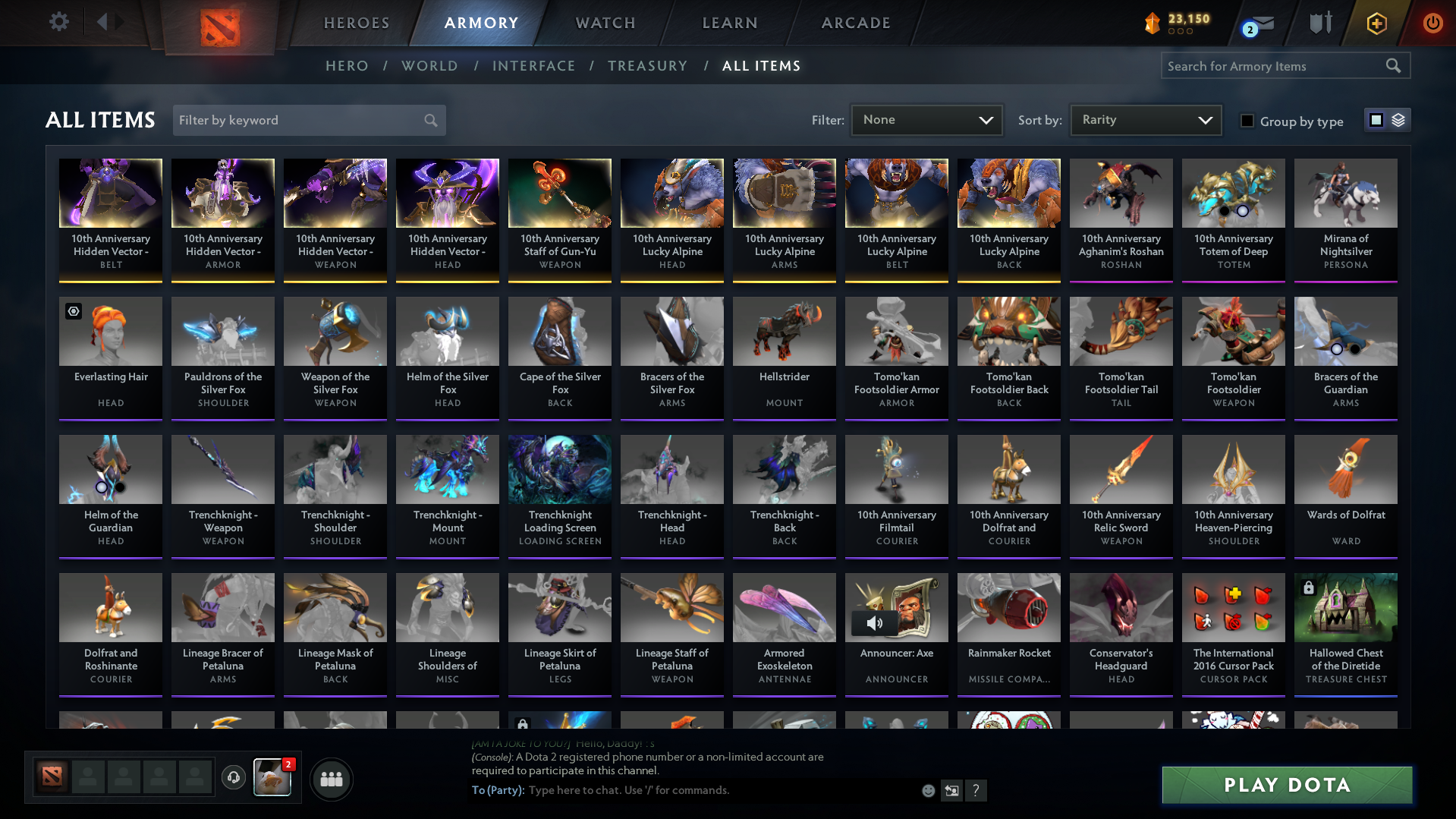Click the magnifier in Search for Armory Items
The height and width of the screenshot is (819, 1456).
[x=1393, y=65]
